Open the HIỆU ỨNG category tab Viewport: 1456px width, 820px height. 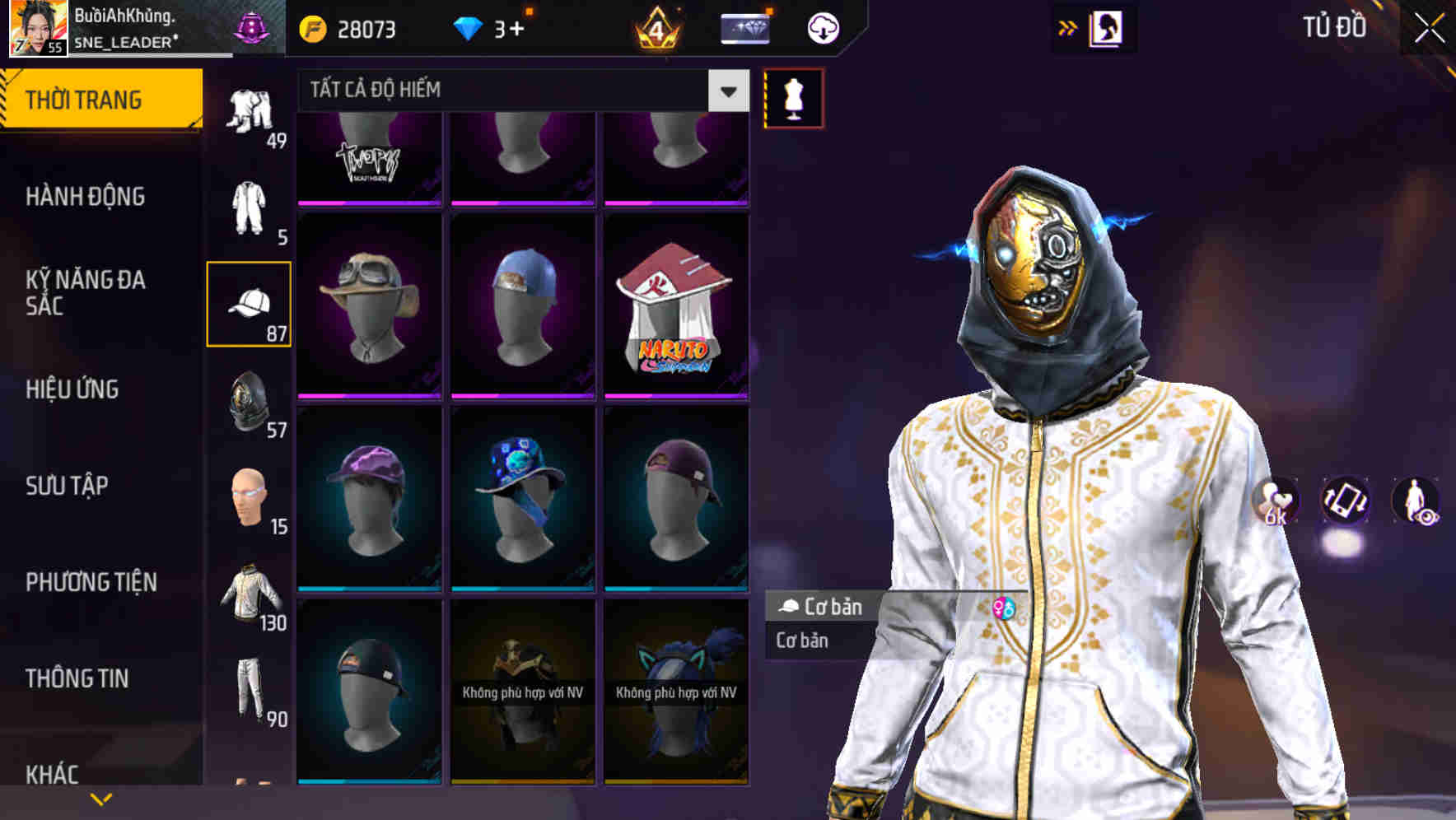pyautogui.click(x=91, y=389)
